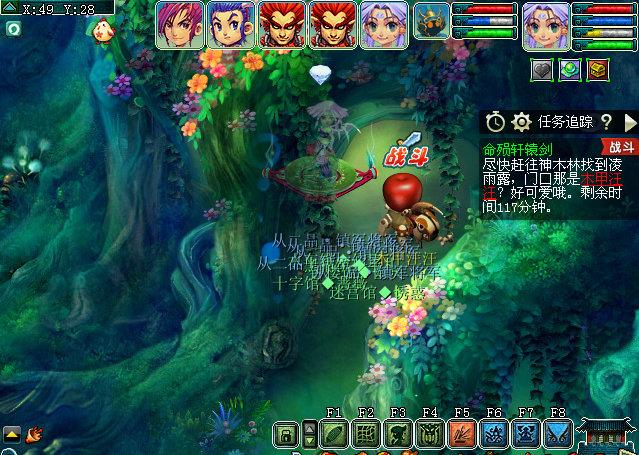This screenshot has width=639, height=455.
Task: Open the green gem icon
Action: [x=569, y=69]
